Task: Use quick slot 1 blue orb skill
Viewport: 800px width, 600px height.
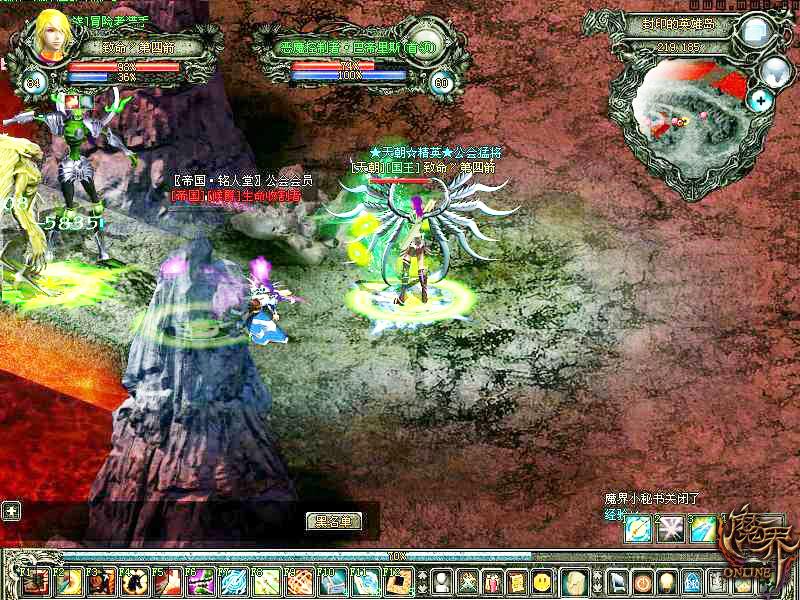Action: pos(638,529)
